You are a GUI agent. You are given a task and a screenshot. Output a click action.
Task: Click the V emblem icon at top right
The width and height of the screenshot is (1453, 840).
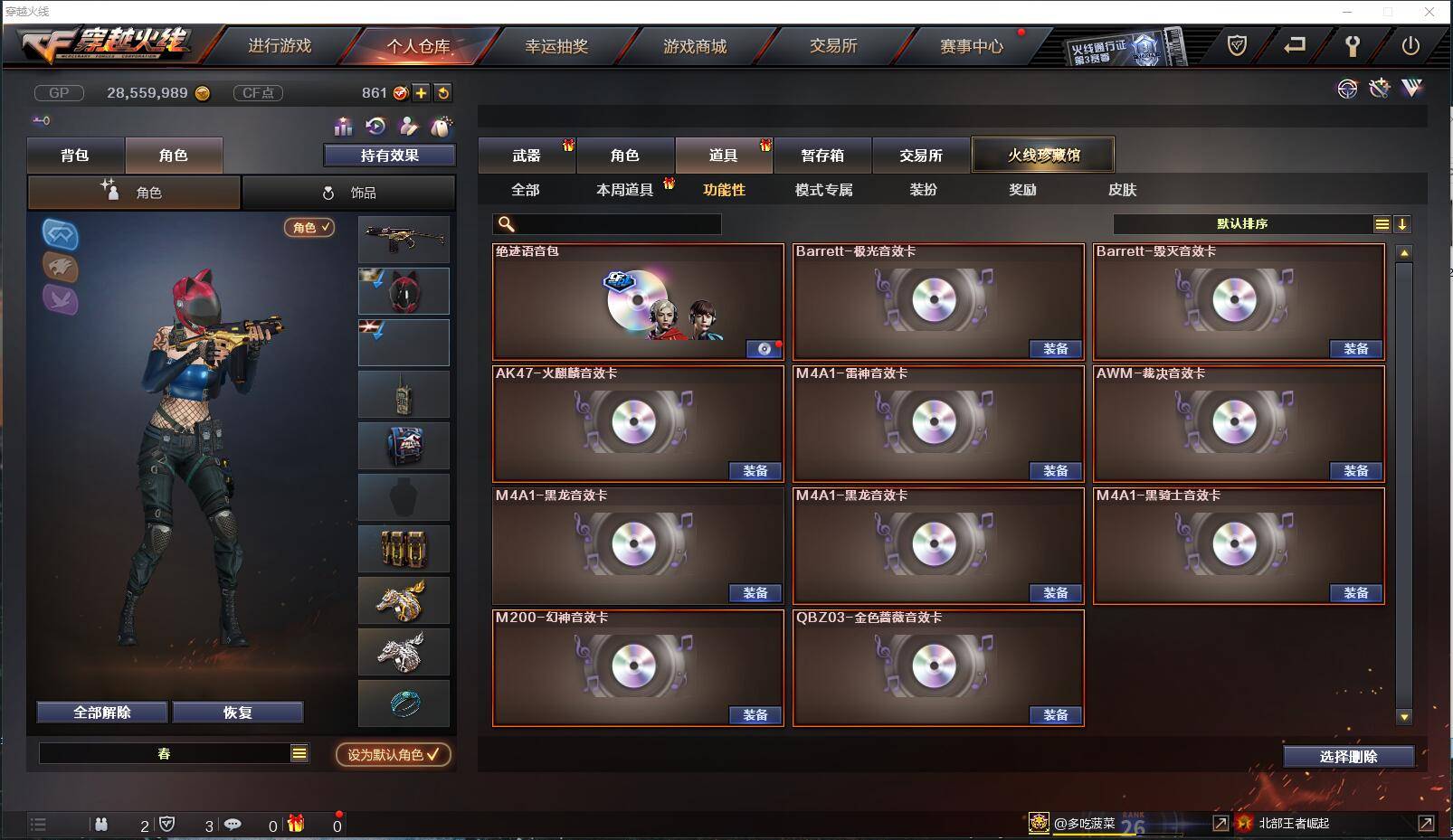tap(1411, 88)
